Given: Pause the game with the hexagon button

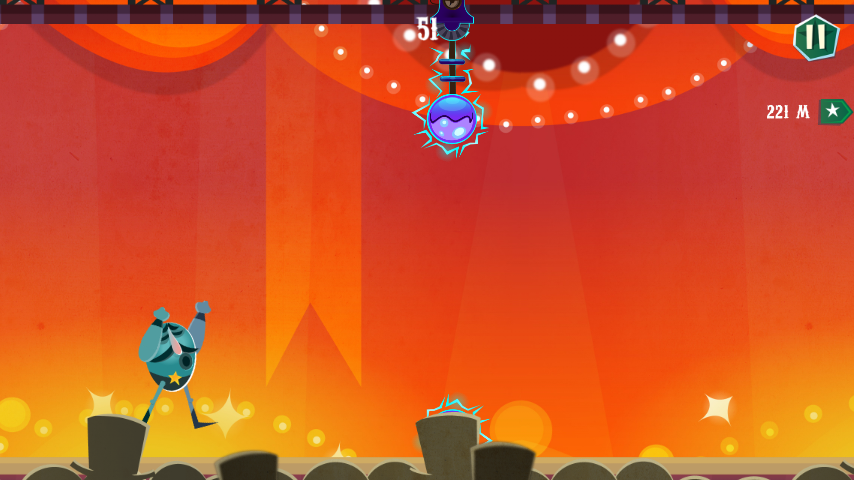Looking at the screenshot, I should click(x=816, y=38).
